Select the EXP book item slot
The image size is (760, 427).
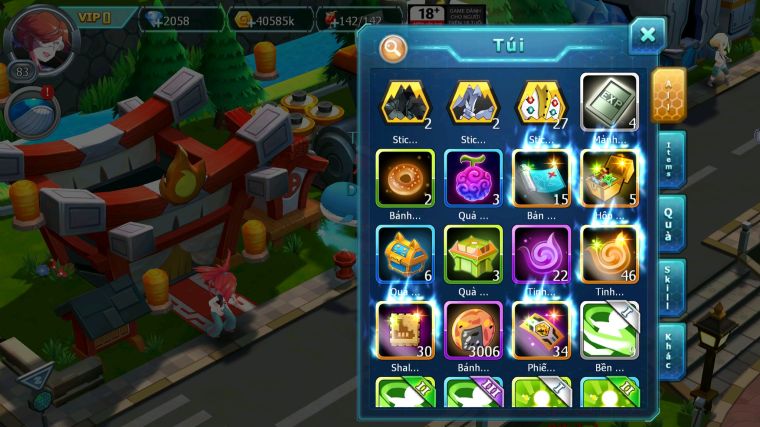(x=609, y=102)
